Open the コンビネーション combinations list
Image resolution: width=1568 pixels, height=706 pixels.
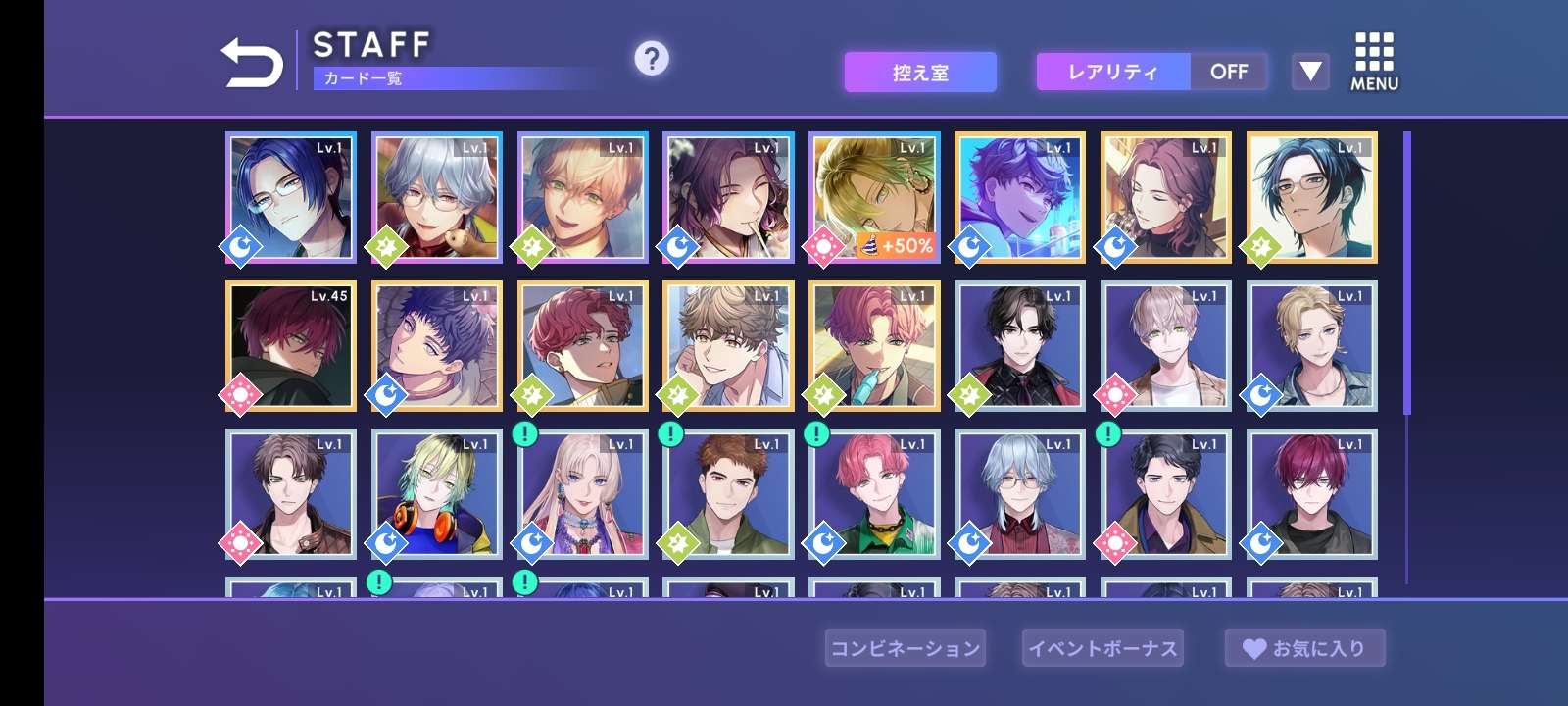906,648
